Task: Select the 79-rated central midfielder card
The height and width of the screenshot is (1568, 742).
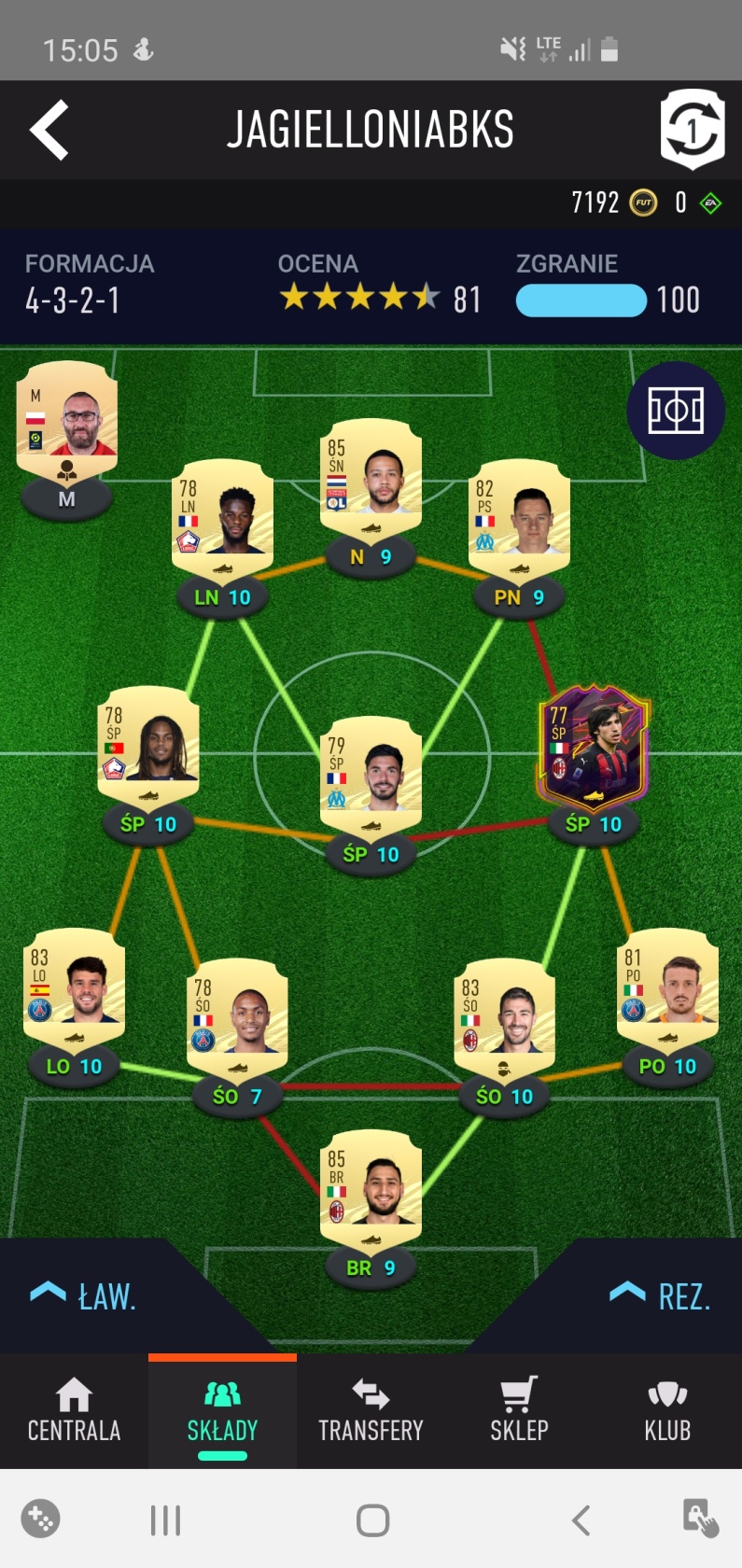Action: (371, 775)
